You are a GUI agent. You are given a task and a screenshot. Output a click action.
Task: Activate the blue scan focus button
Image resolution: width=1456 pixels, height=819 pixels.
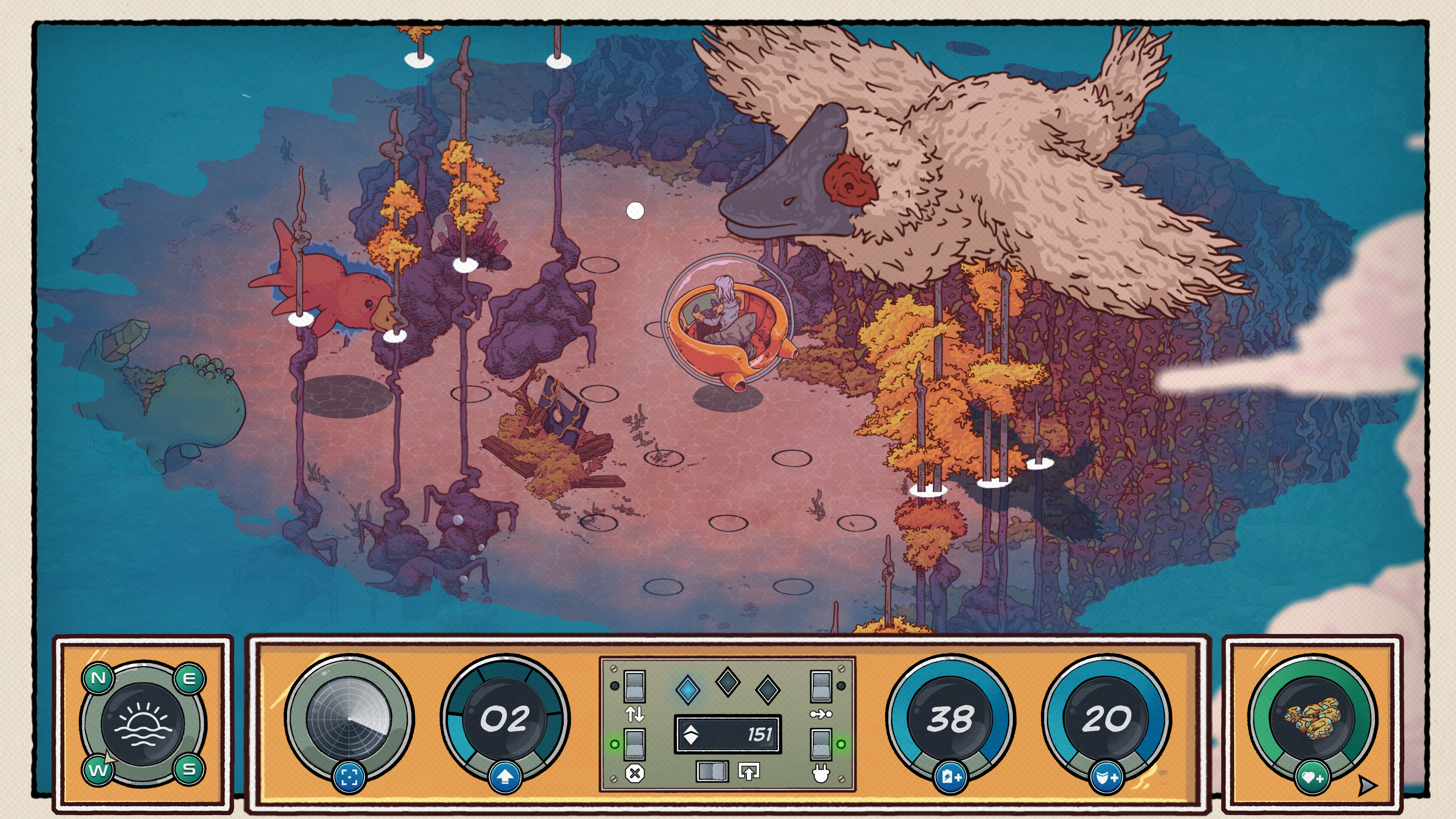[349, 778]
